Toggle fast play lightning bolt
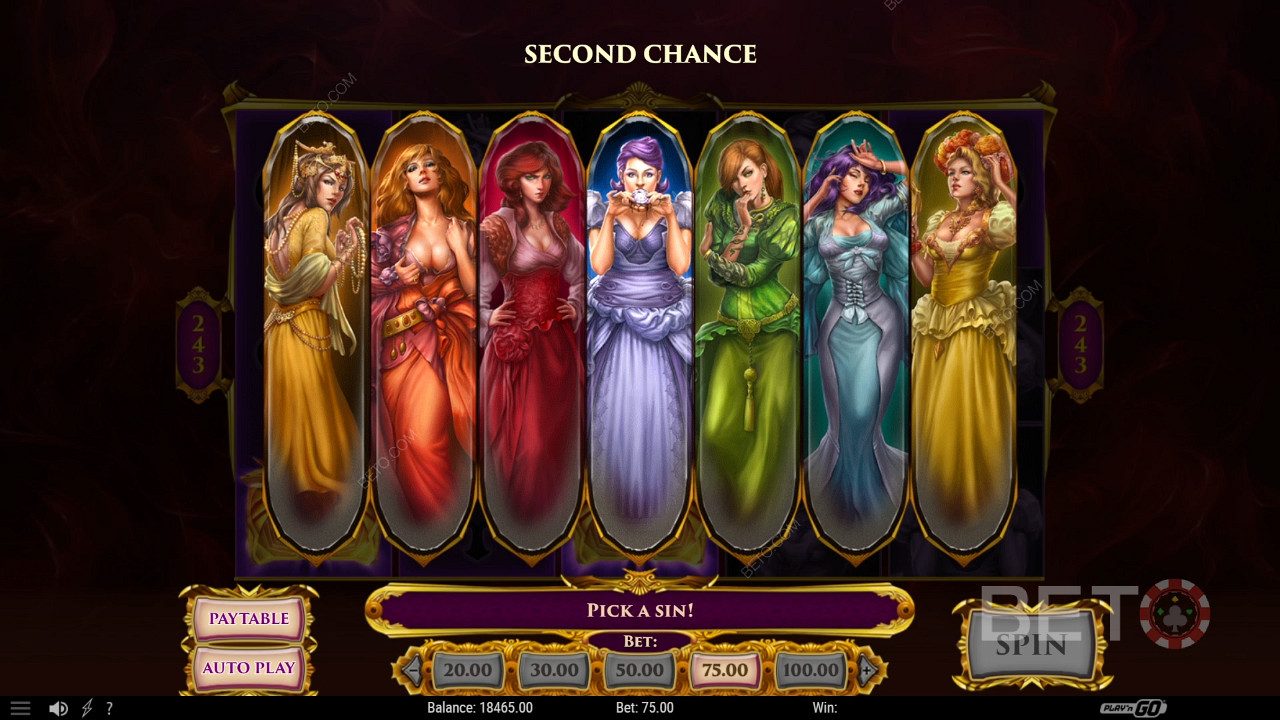 pos(87,708)
